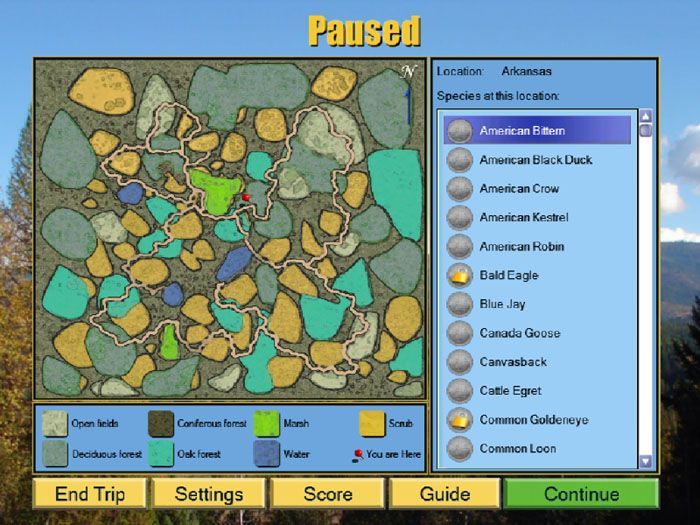Select Blue Jay in the list
700x525 pixels.
pyautogui.click(x=502, y=304)
